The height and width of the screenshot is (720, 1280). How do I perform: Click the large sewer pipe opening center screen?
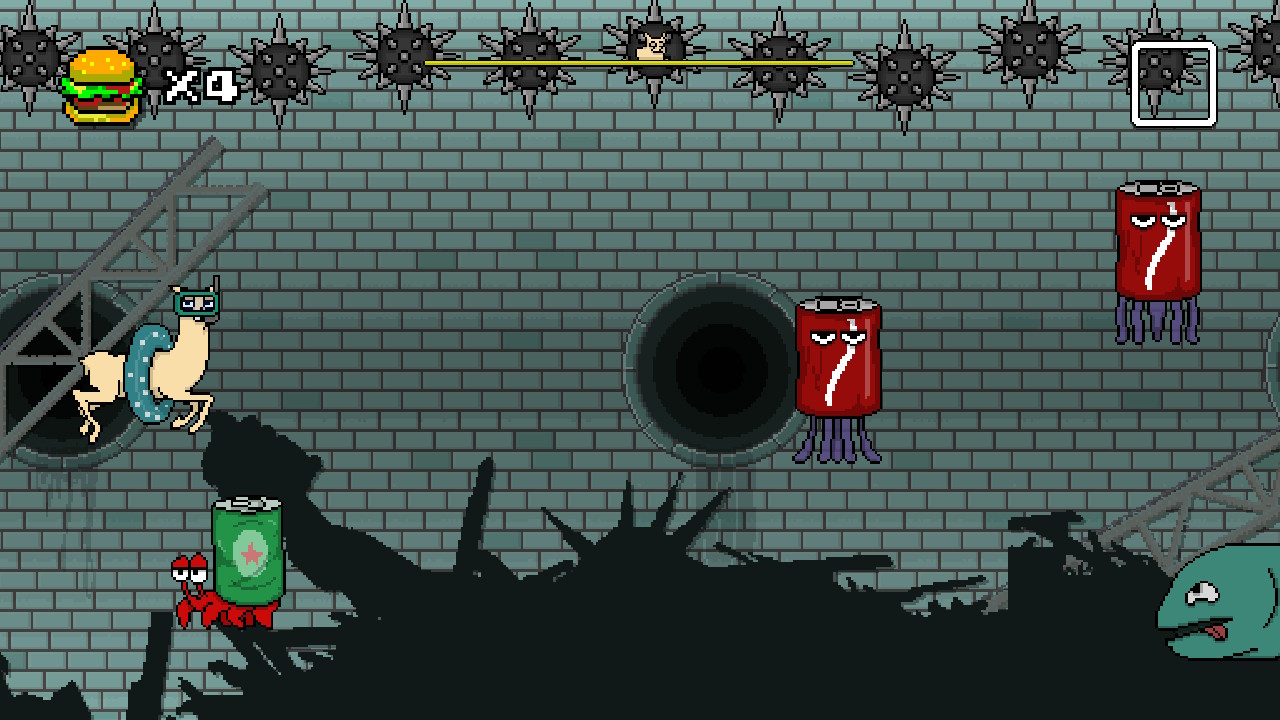tap(715, 370)
